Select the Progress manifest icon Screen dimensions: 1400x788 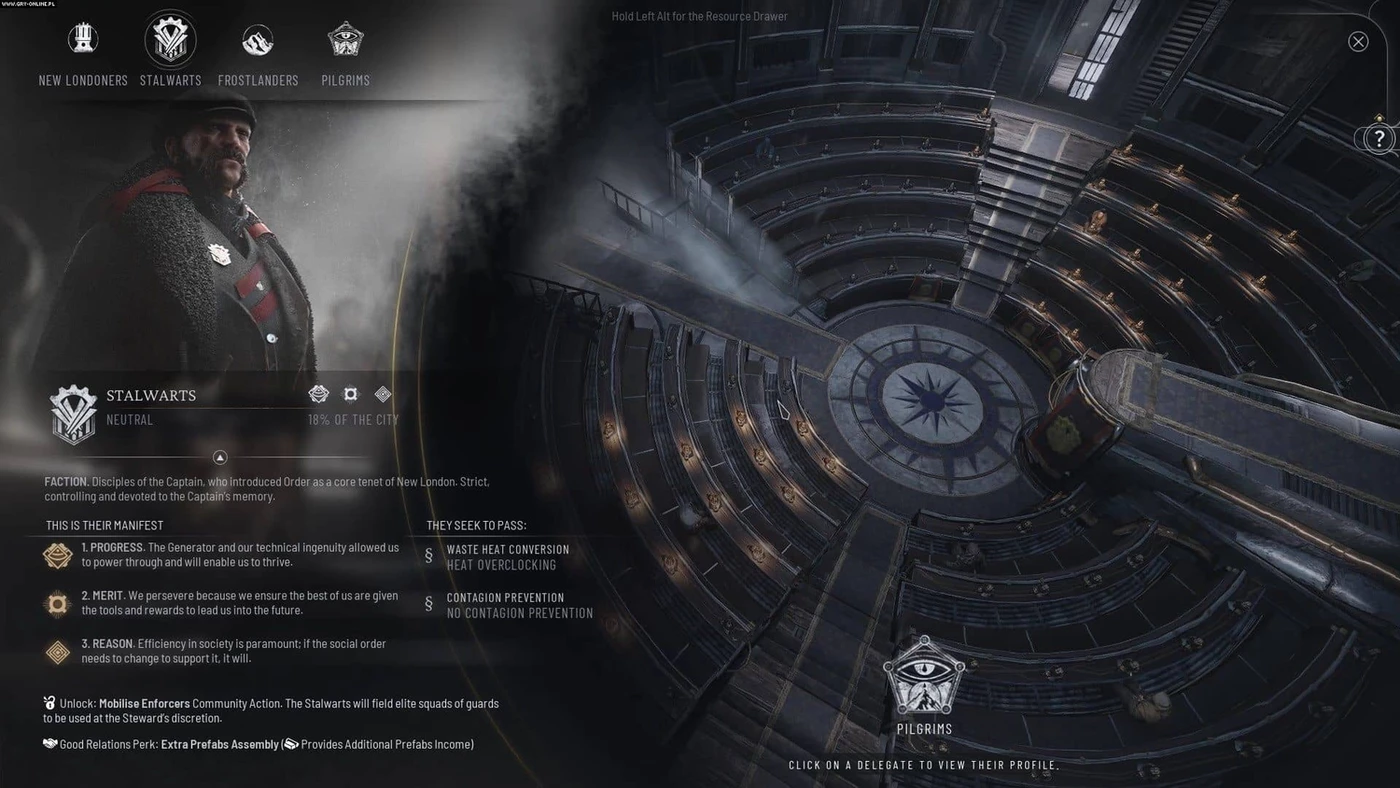(x=58, y=556)
